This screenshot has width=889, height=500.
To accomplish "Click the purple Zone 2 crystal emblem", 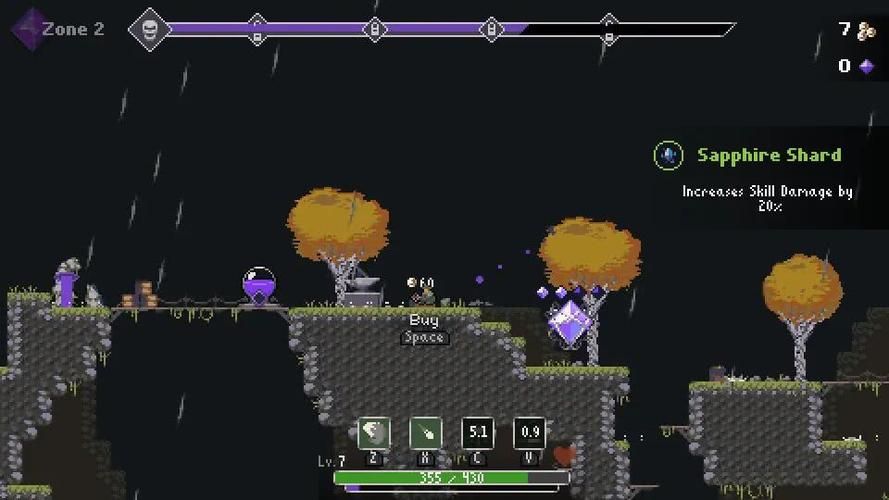I will click(x=28, y=28).
